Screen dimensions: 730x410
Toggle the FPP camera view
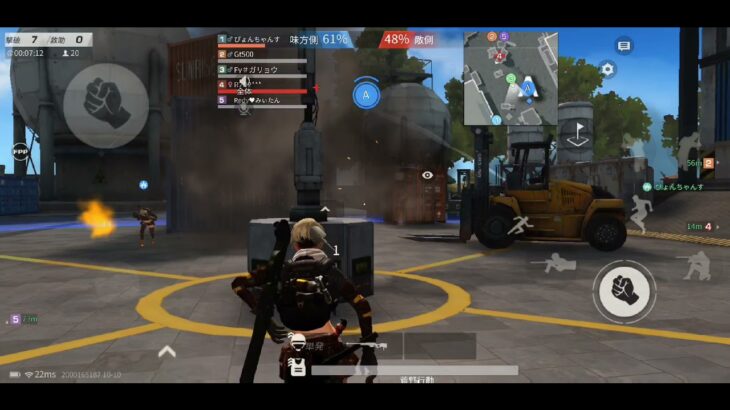[x=20, y=151]
